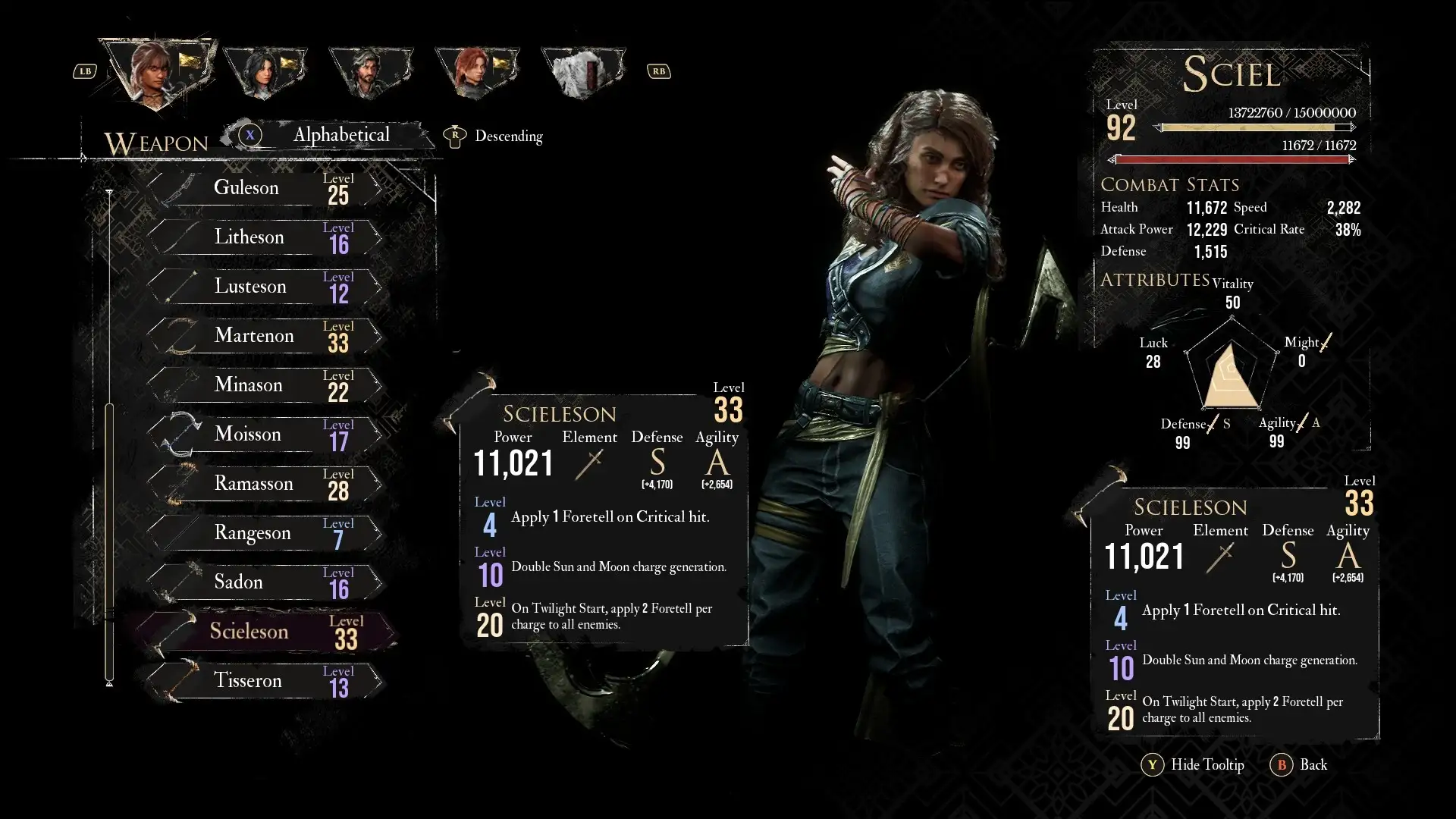Screen dimensions: 1456x819
Task: Choose the Sadon weapon
Action: pyautogui.click(x=265, y=582)
